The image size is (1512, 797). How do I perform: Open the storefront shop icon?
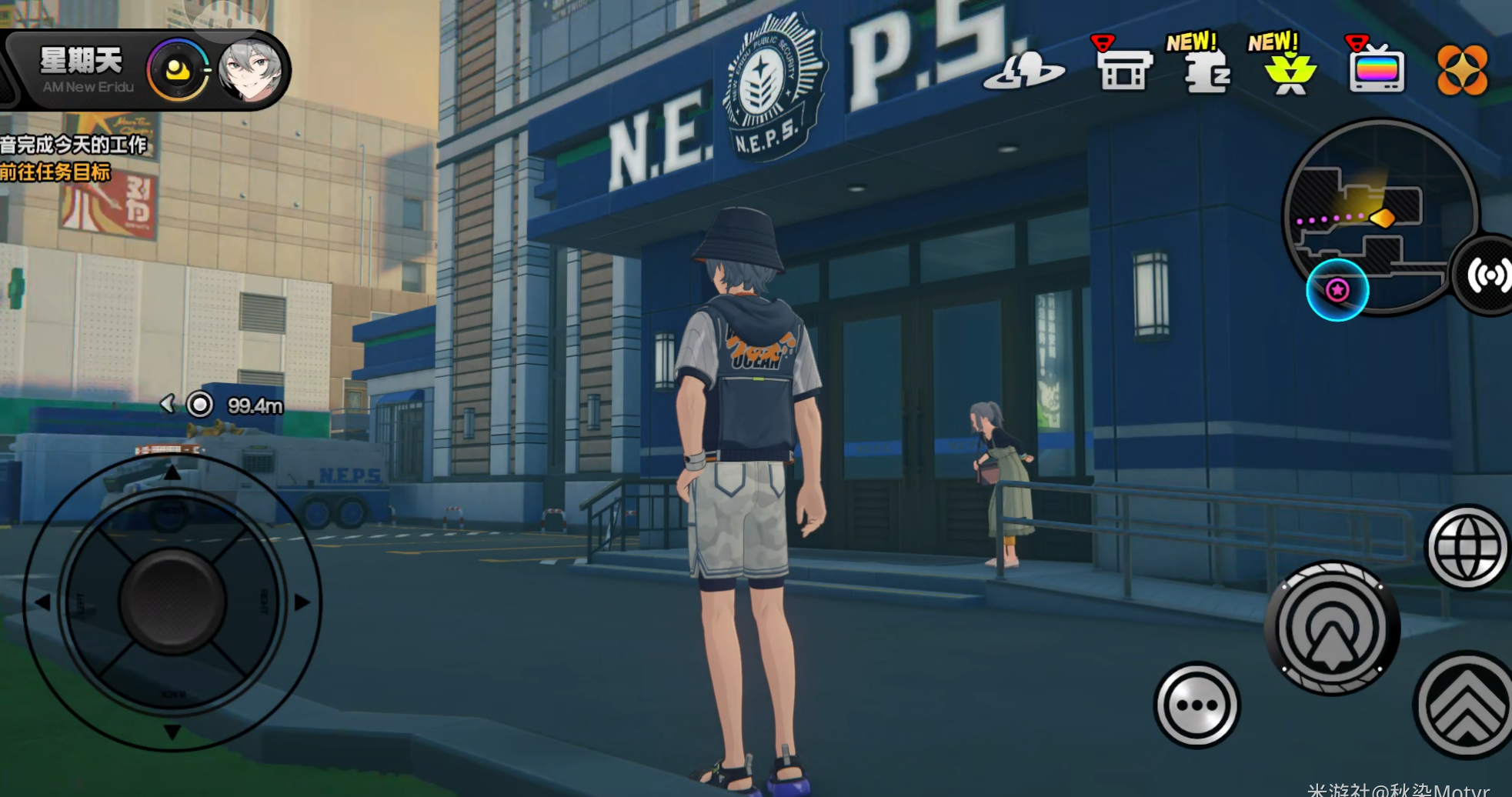click(x=1123, y=68)
